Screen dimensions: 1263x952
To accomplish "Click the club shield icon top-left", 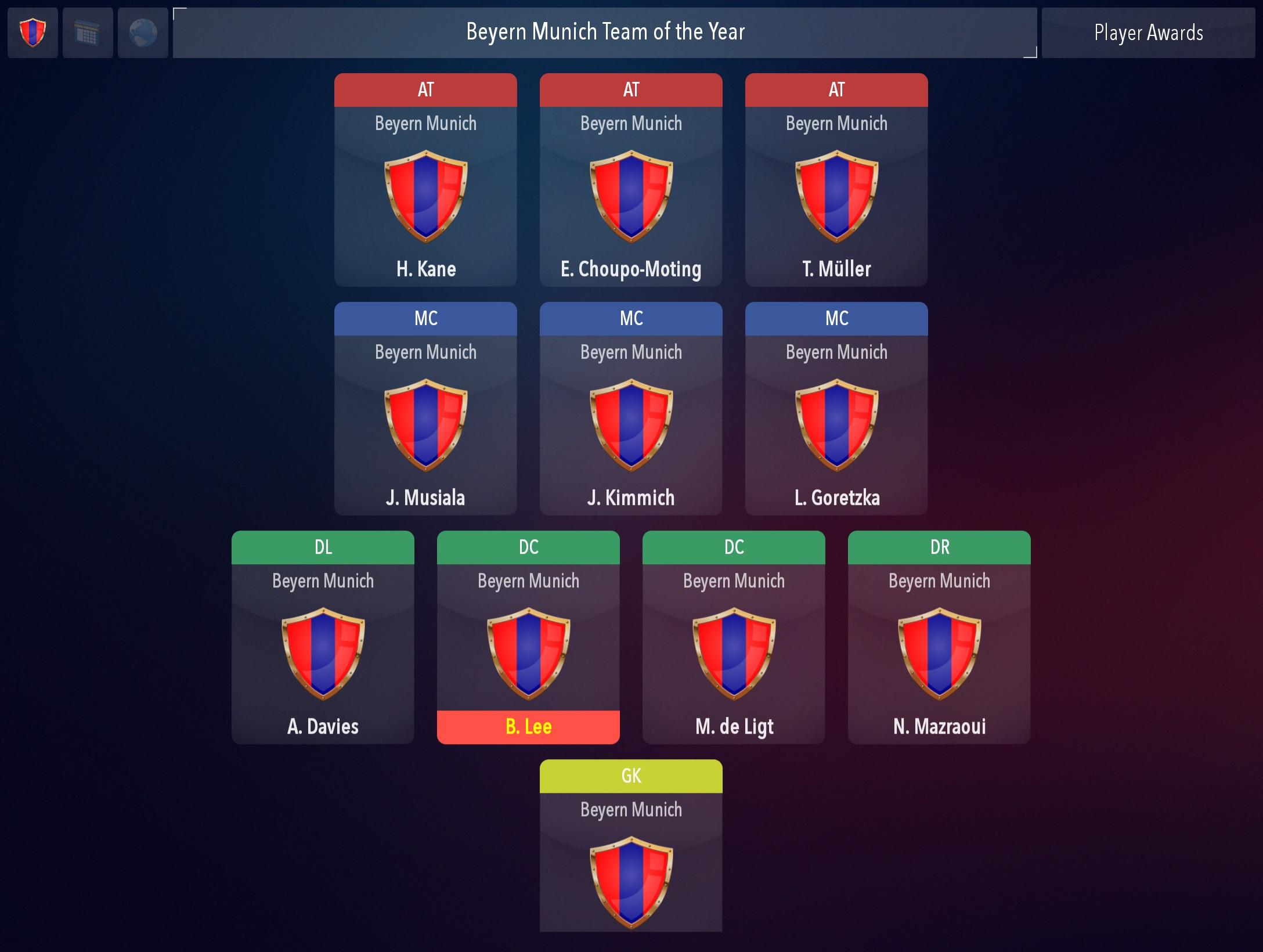I will pos(32,33).
